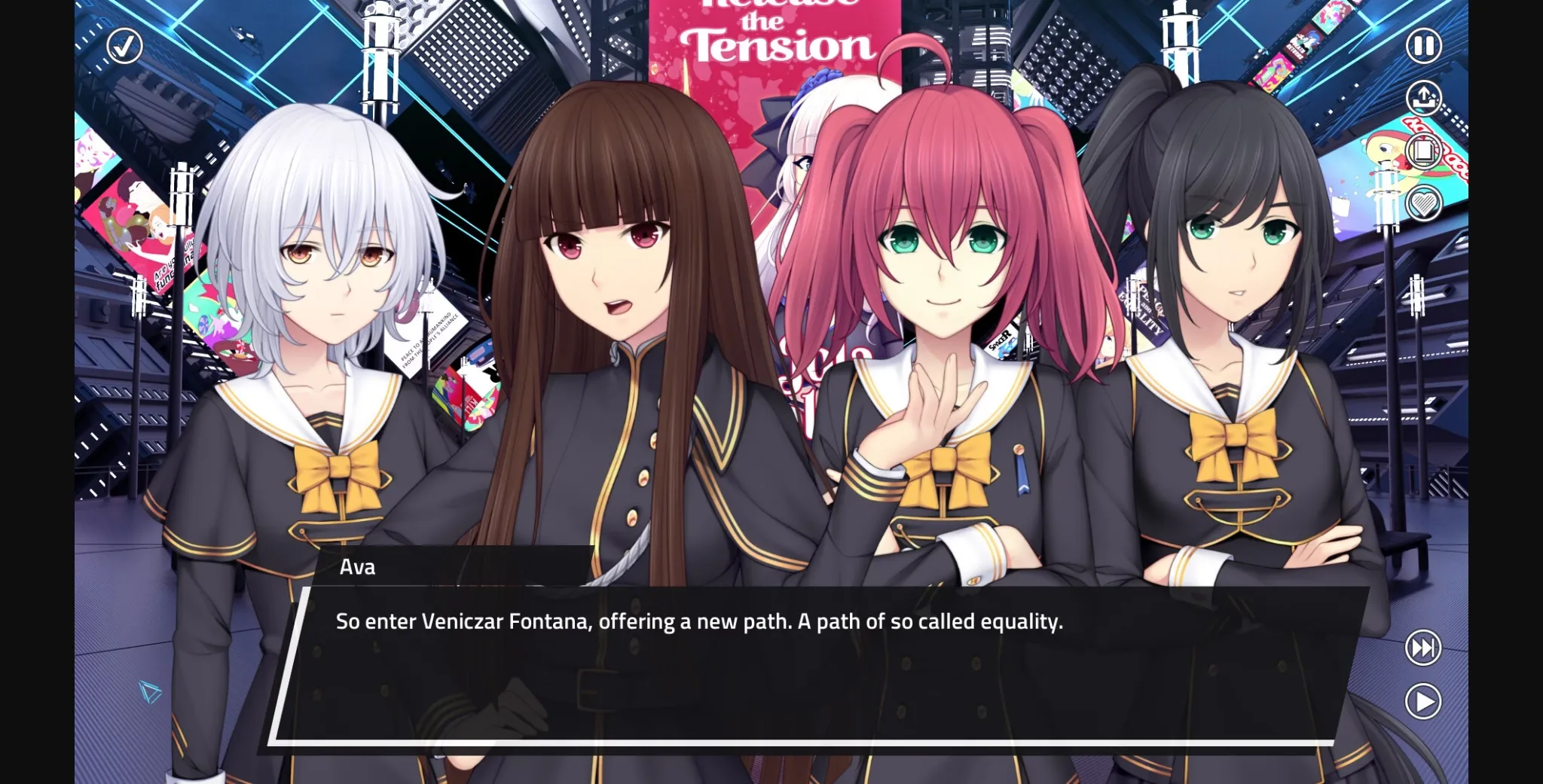Toggle the auto-read checkmark in top-left corner
The image size is (1543, 784).
[x=125, y=47]
